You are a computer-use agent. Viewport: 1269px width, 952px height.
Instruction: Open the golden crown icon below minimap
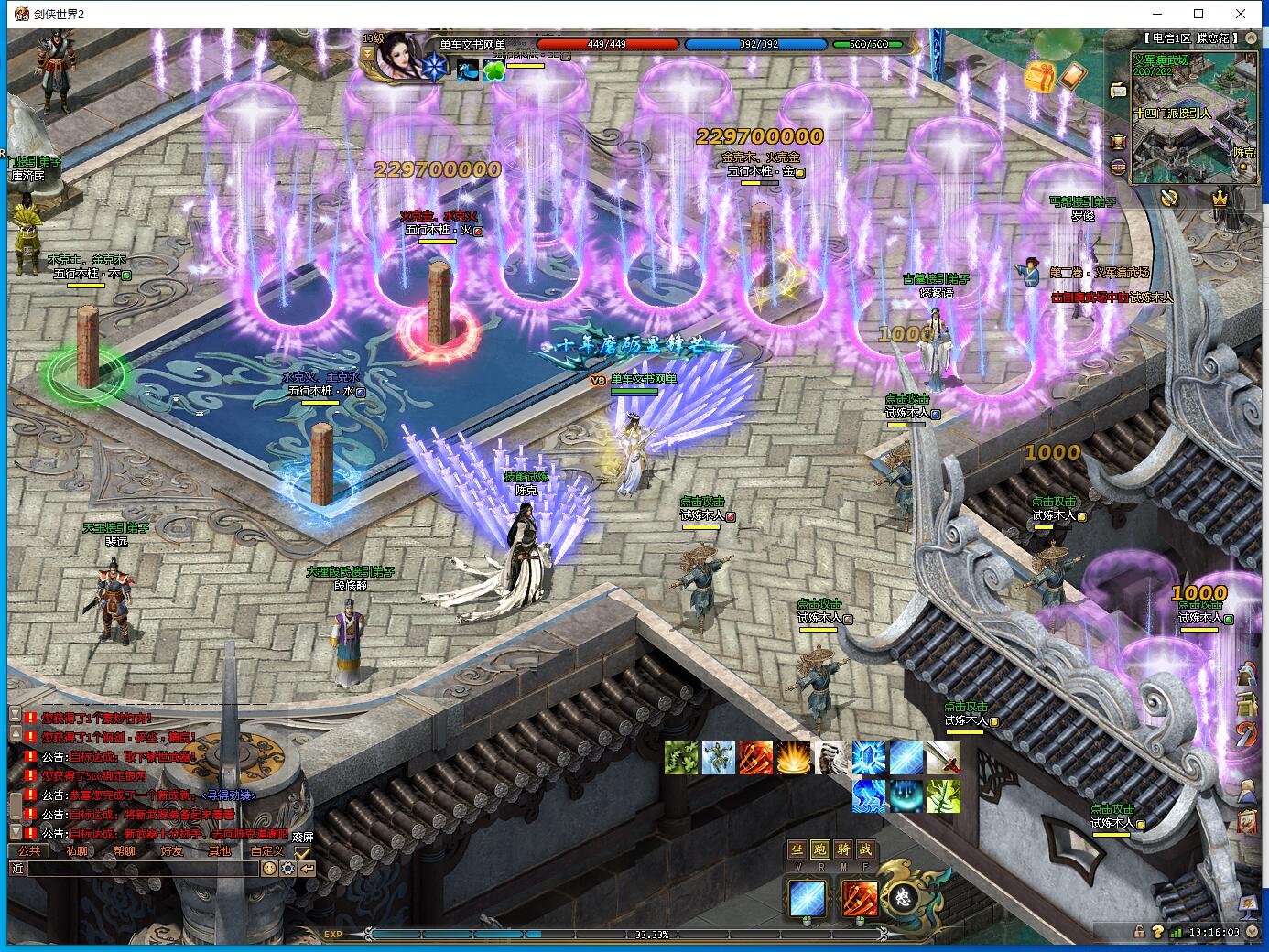point(1220,198)
